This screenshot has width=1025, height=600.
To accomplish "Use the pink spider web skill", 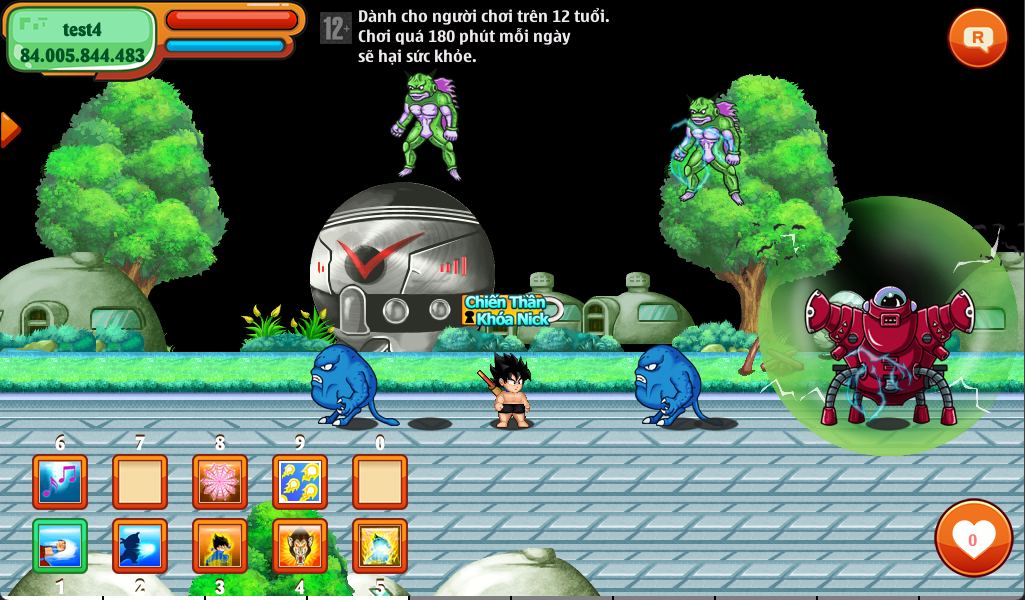I will pyautogui.click(x=220, y=482).
